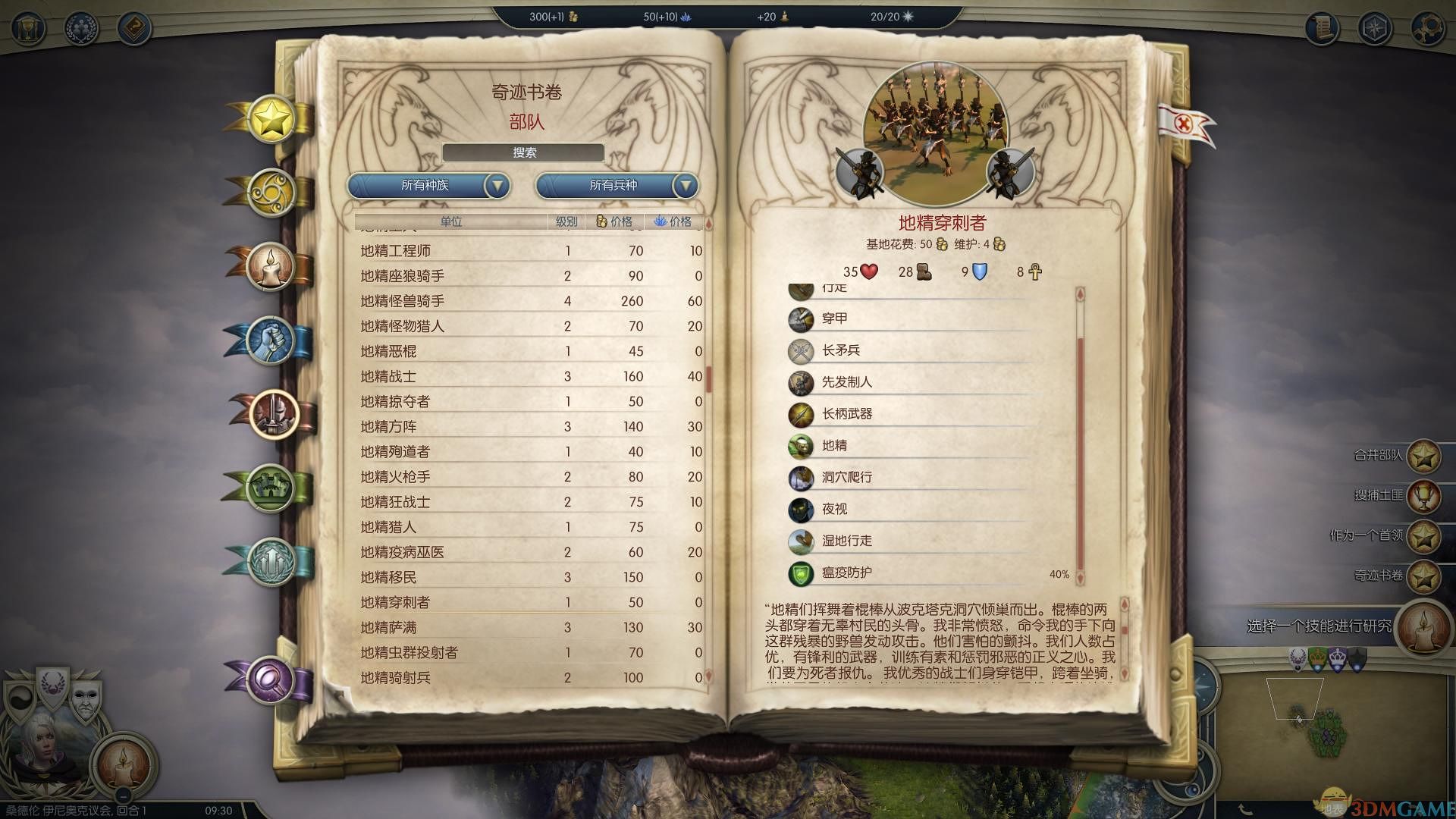The width and height of the screenshot is (1456, 819).
Task: Click the 级别 column header to sort
Action: 566,222
